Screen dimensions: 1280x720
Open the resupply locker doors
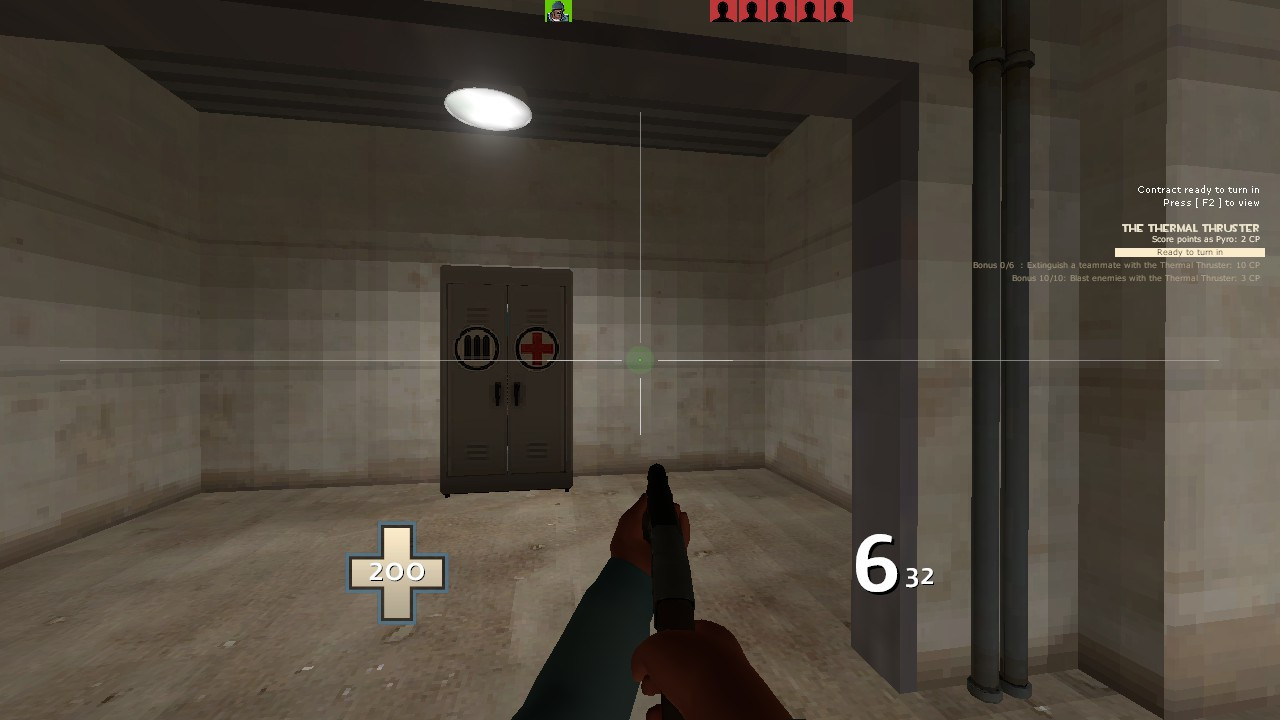point(505,390)
